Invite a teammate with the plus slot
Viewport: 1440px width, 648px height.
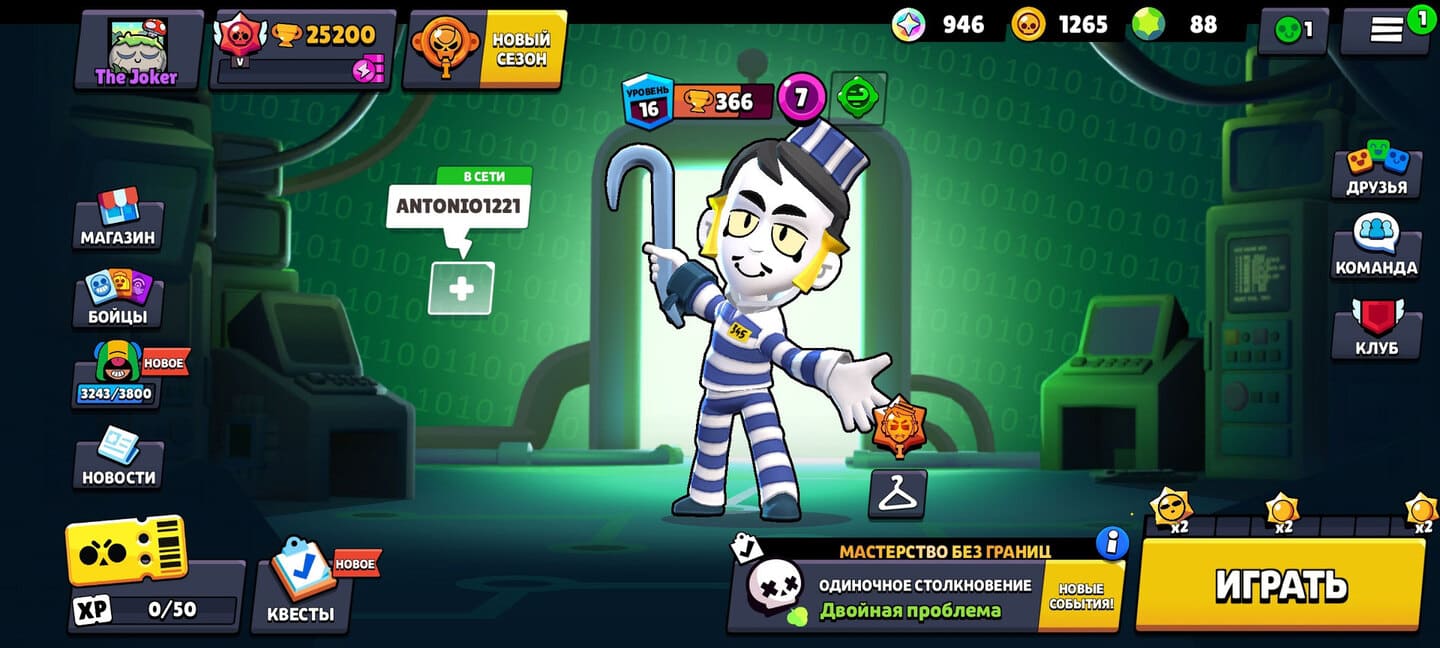(461, 289)
